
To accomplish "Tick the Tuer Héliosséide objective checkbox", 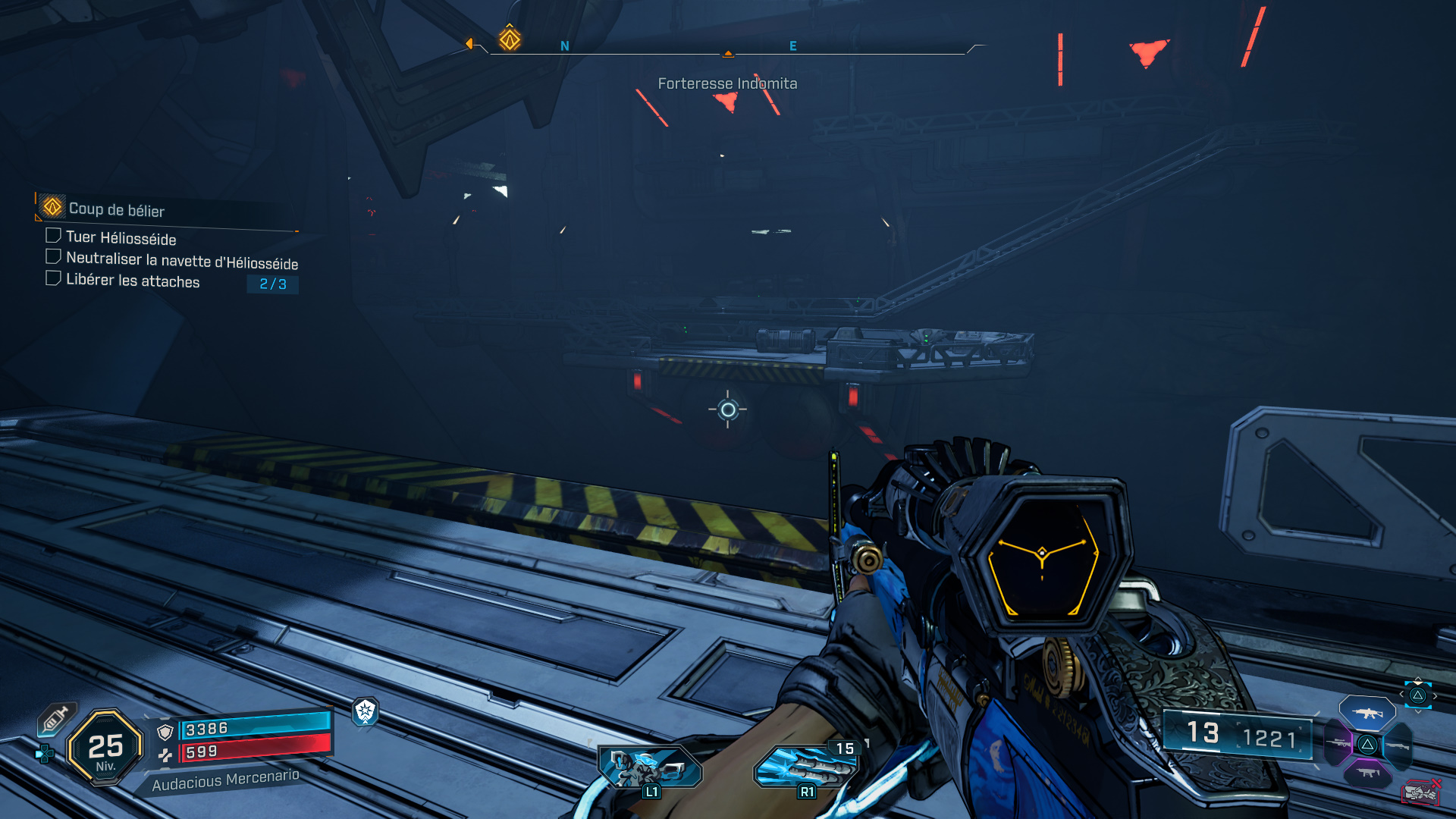I will coord(53,236).
